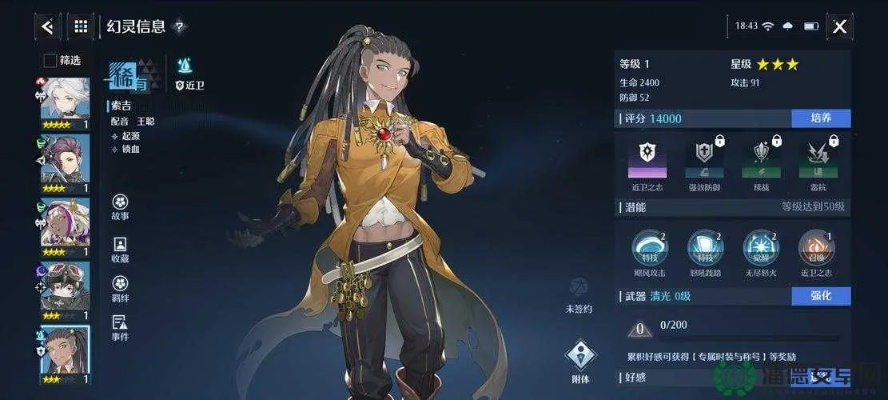Screen dimensions: 888x400
Task: Open the 事件 events section
Action: coord(120,328)
